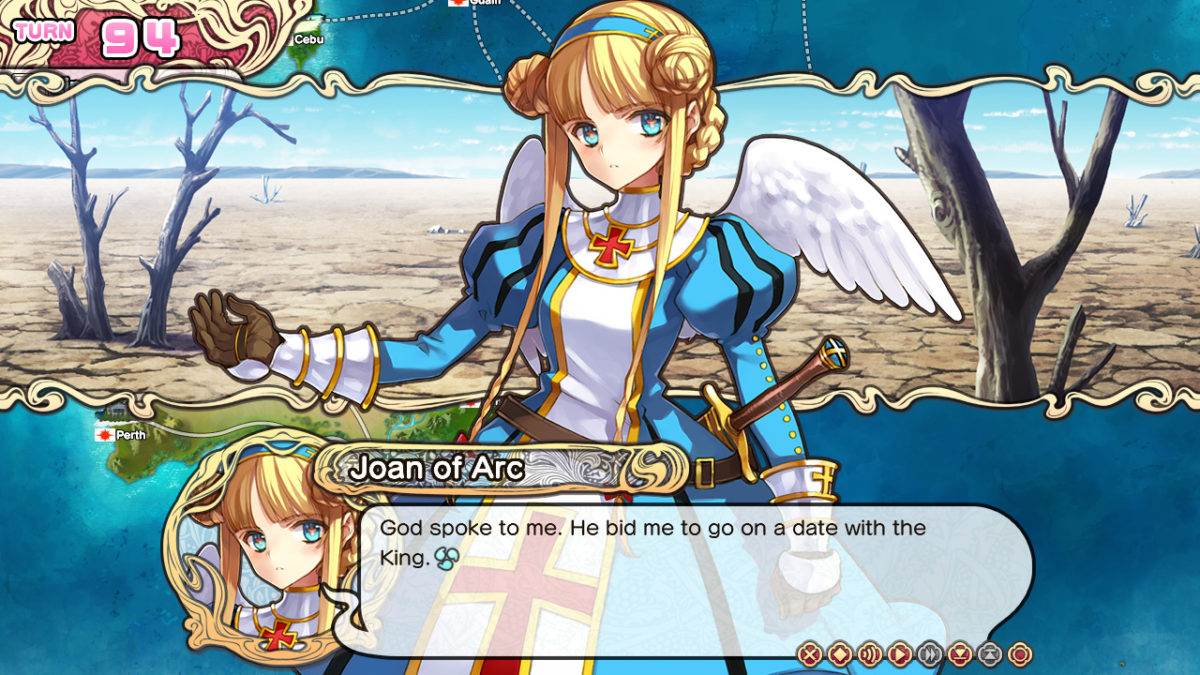The image size is (1200, 675).
Task: Start auto-play with the play arrow icon
Action: pyautogui.click(x=900, y=655)
